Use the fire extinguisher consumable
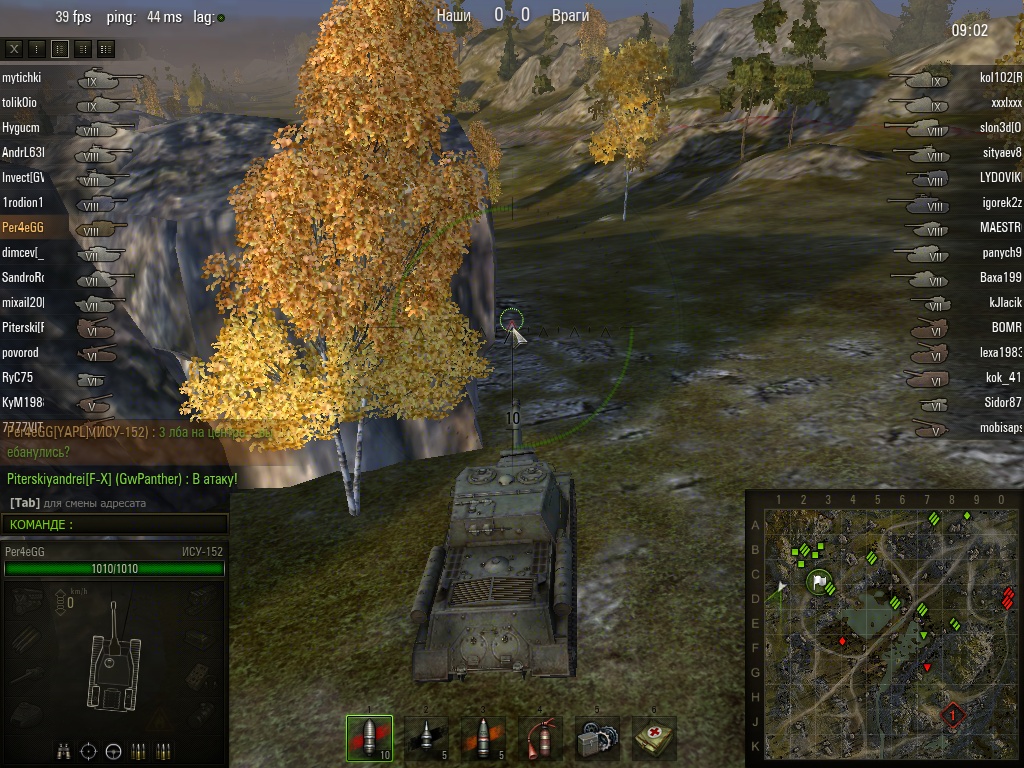The image size is (1024, 768). [x=540, y=739]
